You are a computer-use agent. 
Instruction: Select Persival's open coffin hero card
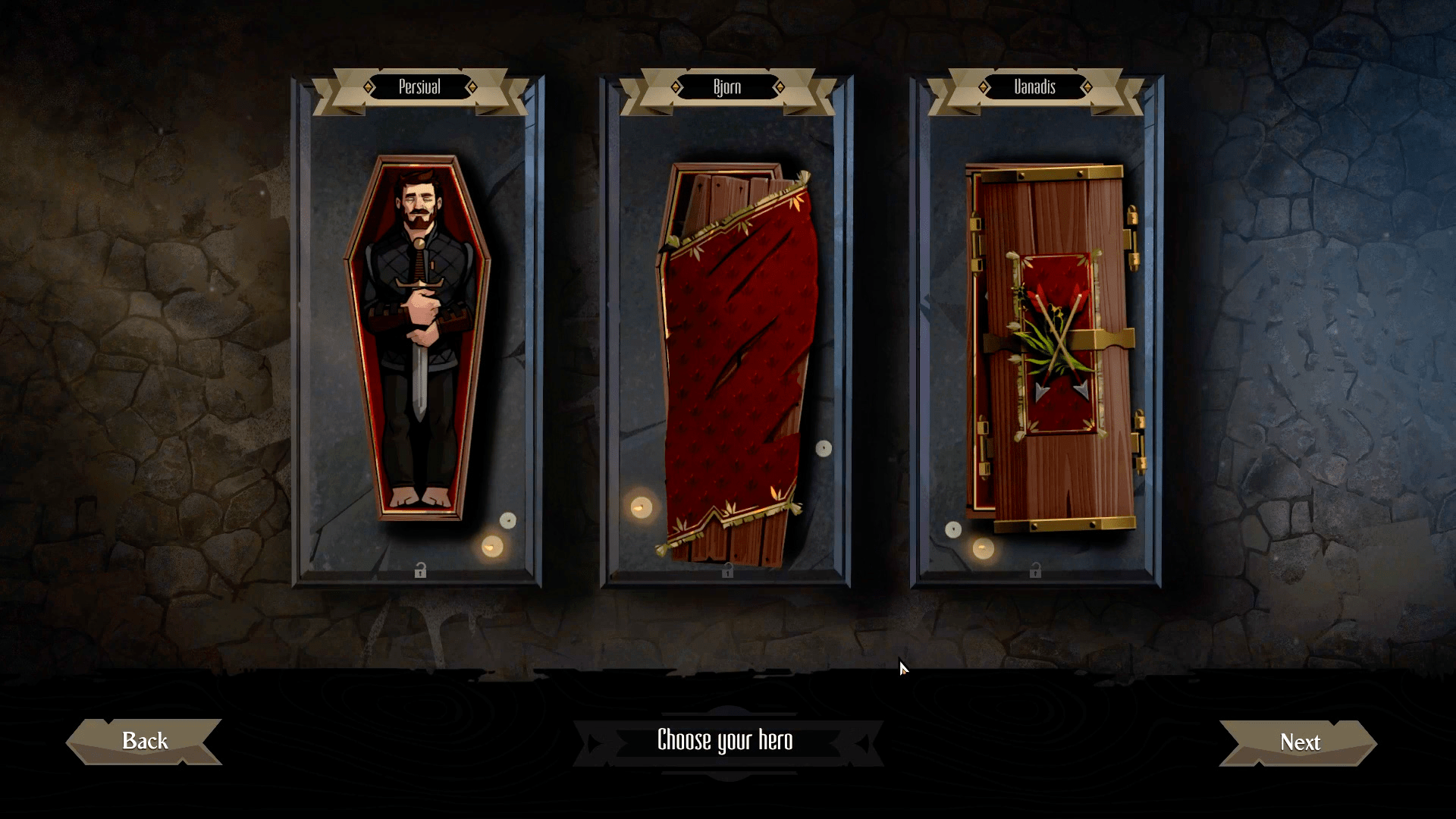pos(418,337)
